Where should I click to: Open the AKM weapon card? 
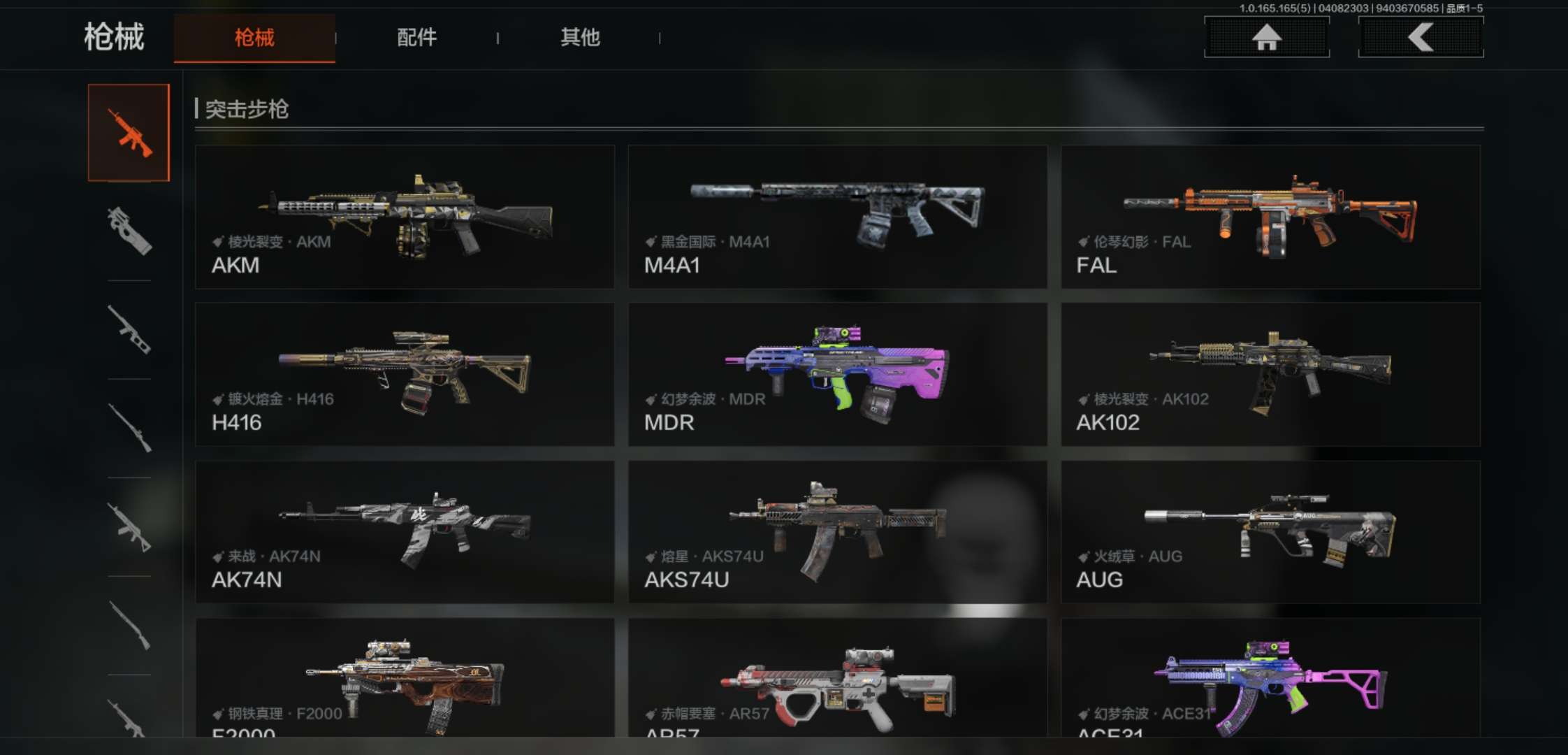click(405, 217)
